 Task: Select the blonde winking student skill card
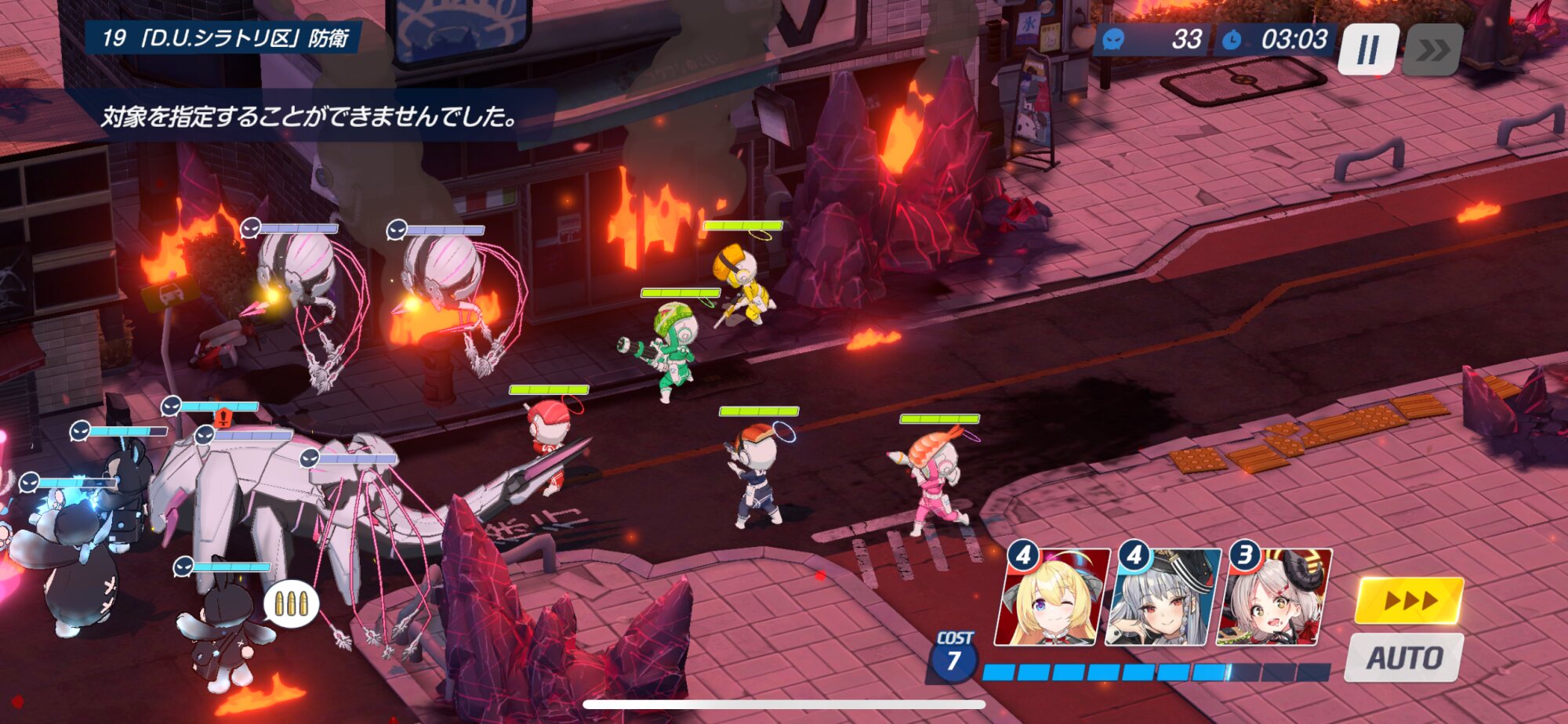pyautogui.click(x=1052, y=599)
